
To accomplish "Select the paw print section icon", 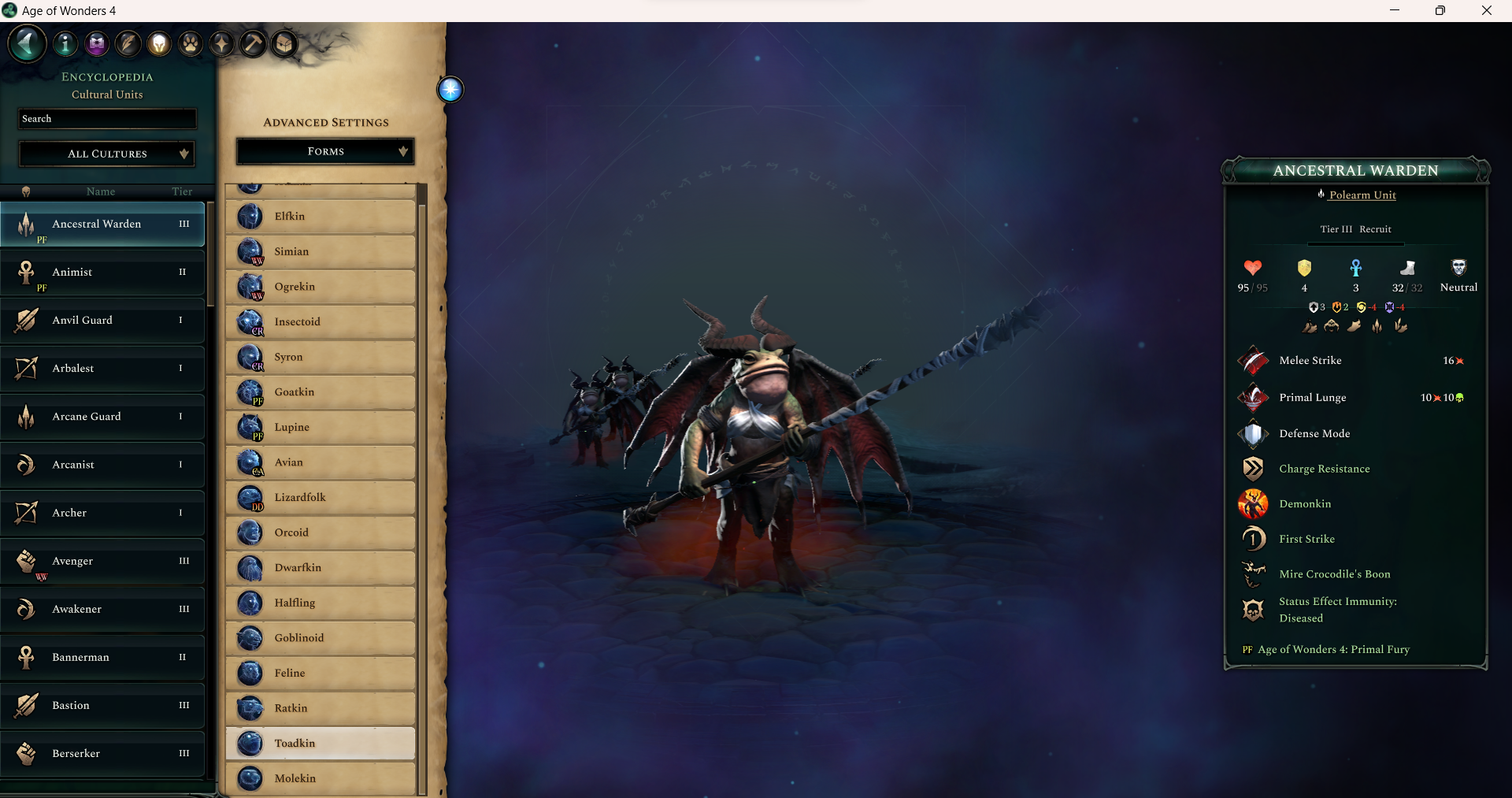I will pyautogui.click(x=190, y=43).
